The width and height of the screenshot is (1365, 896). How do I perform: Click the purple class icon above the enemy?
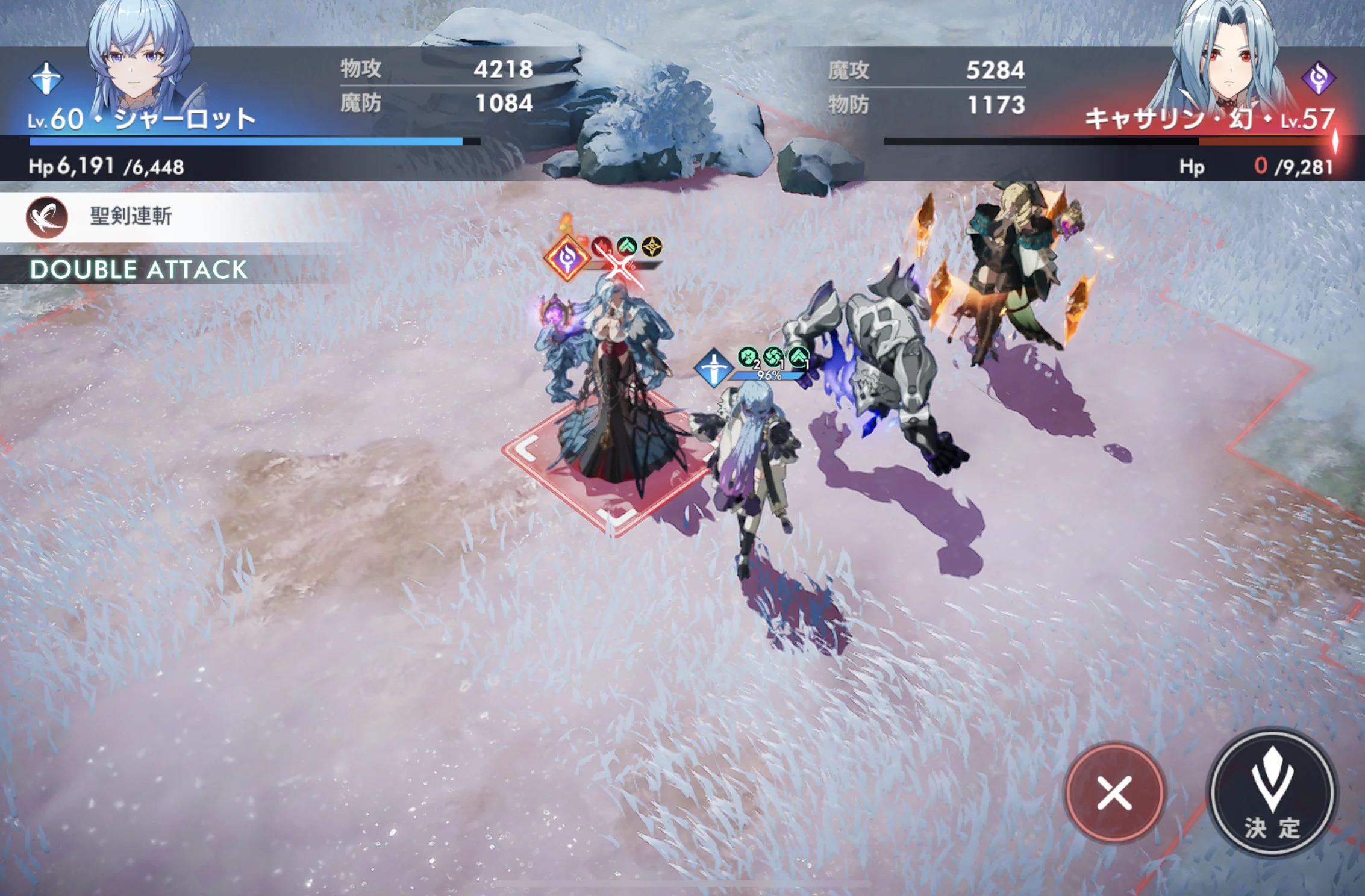click(567, 259)
